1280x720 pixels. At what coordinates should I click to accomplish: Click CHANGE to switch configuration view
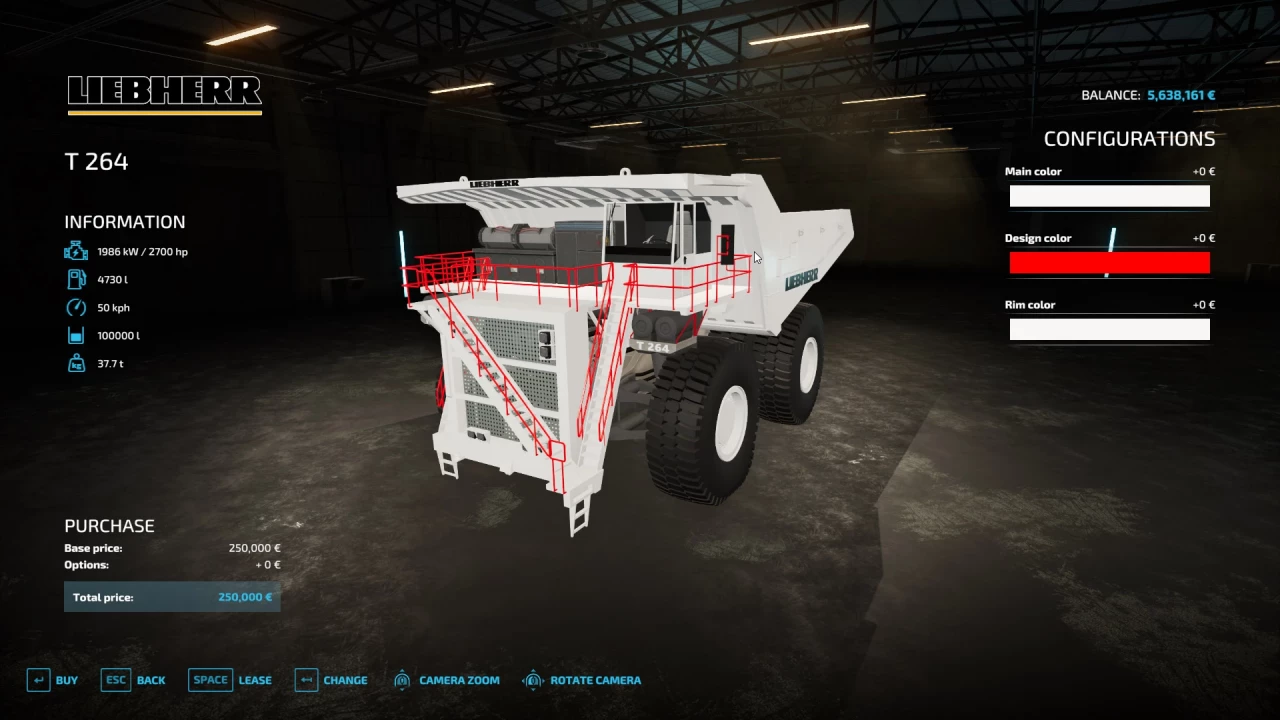coord(347,679)
